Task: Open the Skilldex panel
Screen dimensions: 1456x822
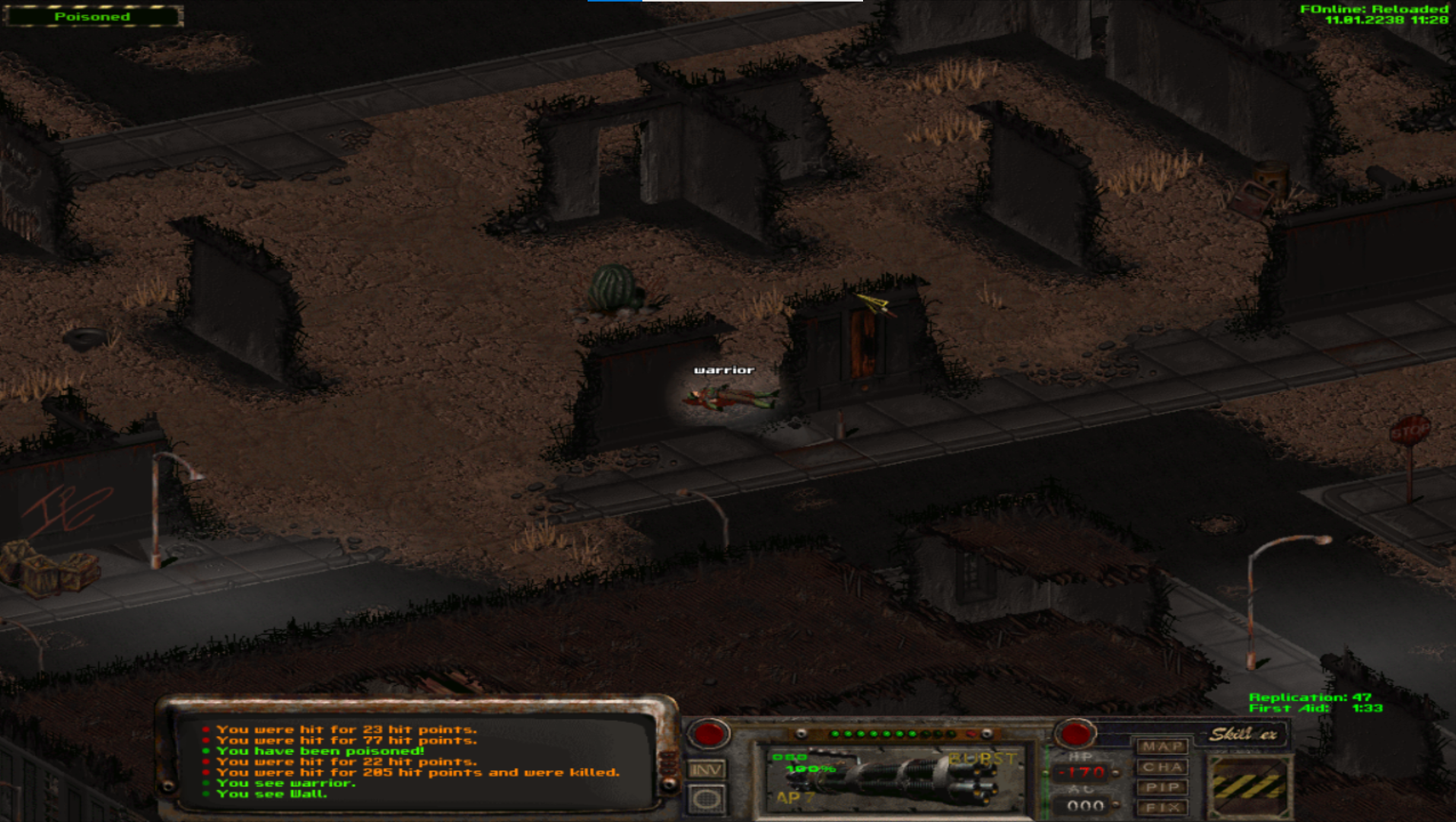Action: (x=1243, y=734)
